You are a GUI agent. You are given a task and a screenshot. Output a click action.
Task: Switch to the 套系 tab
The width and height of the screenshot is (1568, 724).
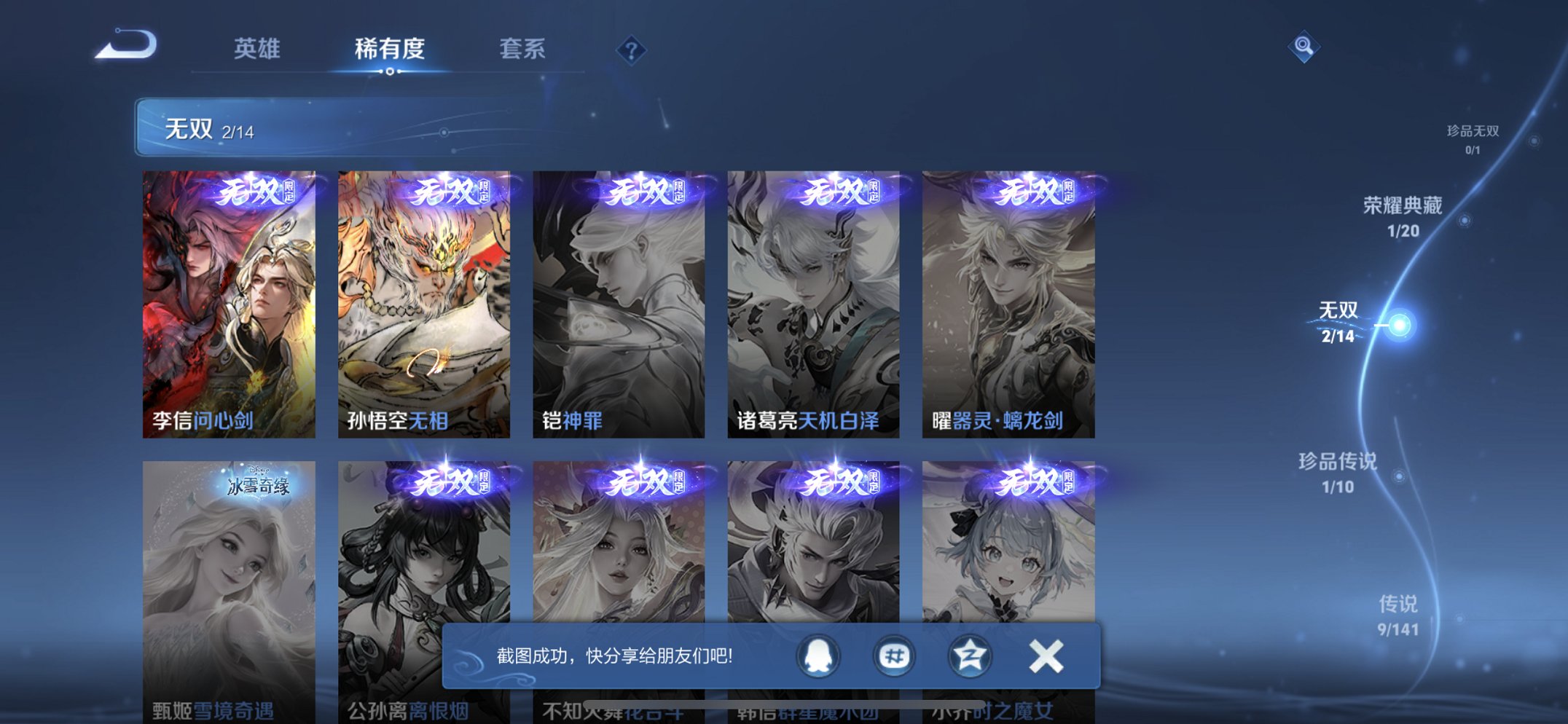(x=524, y=49)
